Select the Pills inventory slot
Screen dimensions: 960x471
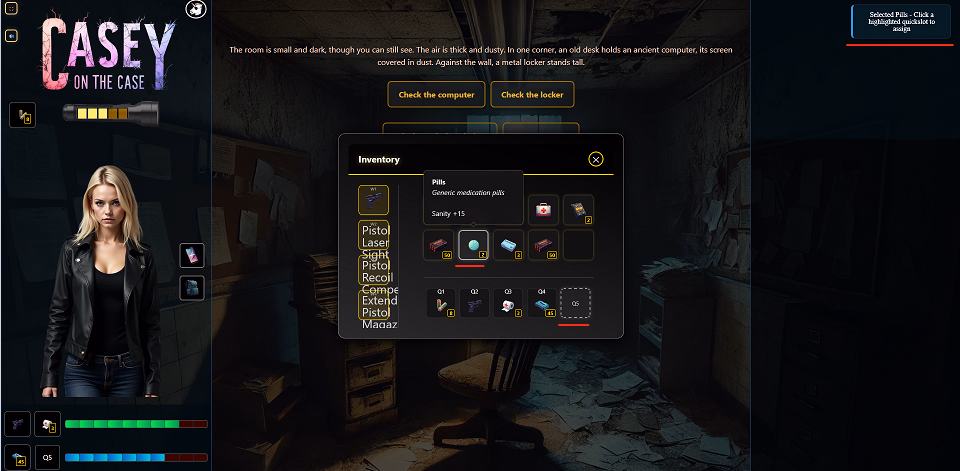473,244
